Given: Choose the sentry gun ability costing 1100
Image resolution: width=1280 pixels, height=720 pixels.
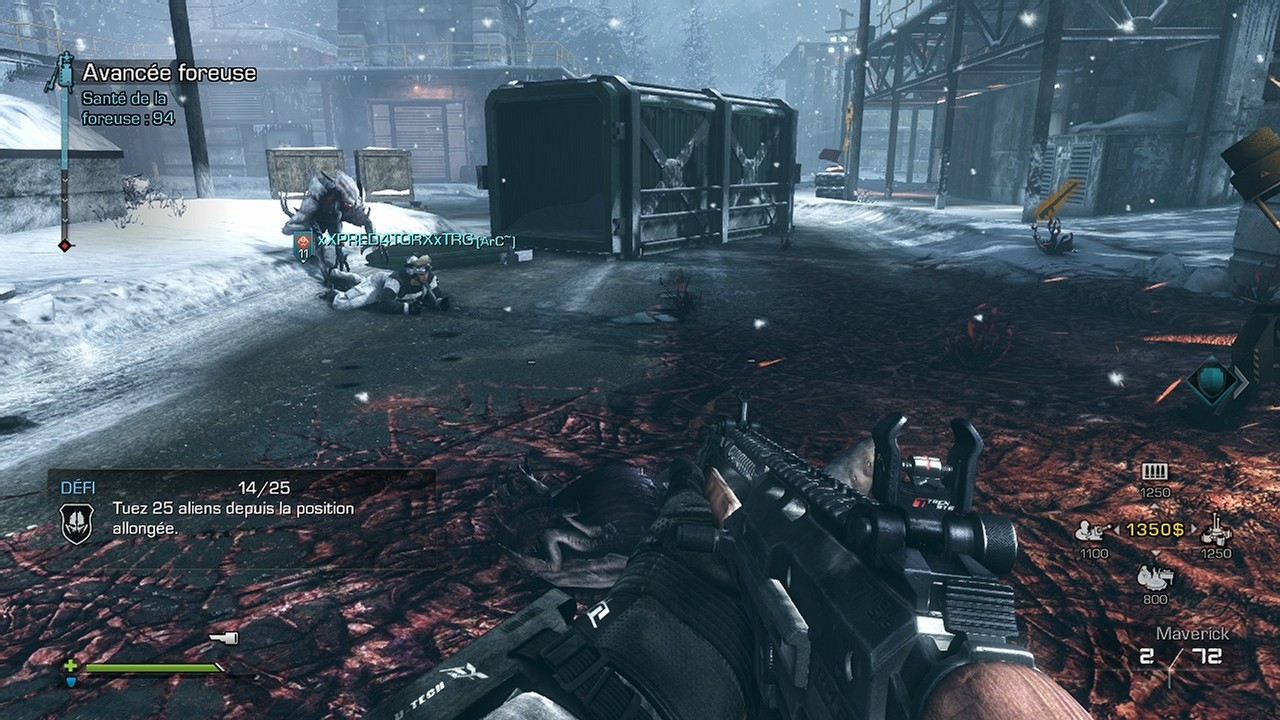Looking at the screenshot, I should (x=1090, y=531).
